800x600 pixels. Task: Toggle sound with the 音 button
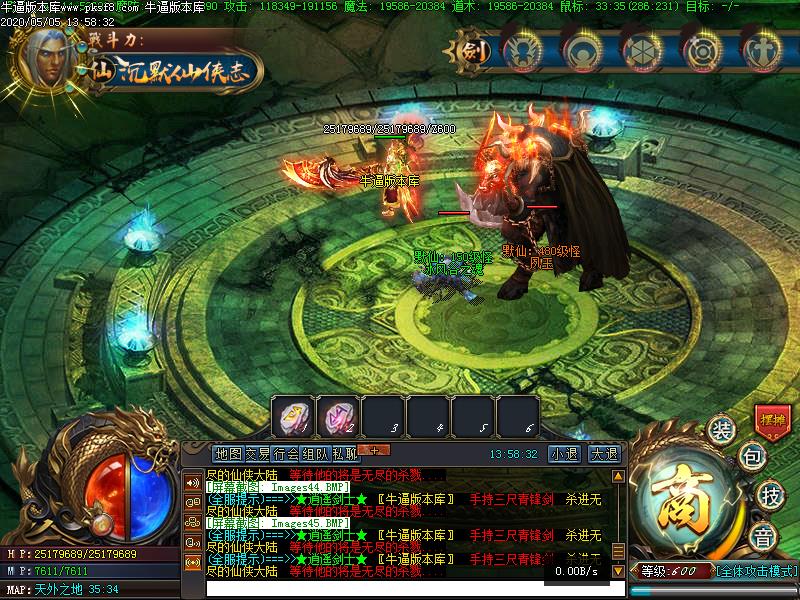click(x=765, y=537)
